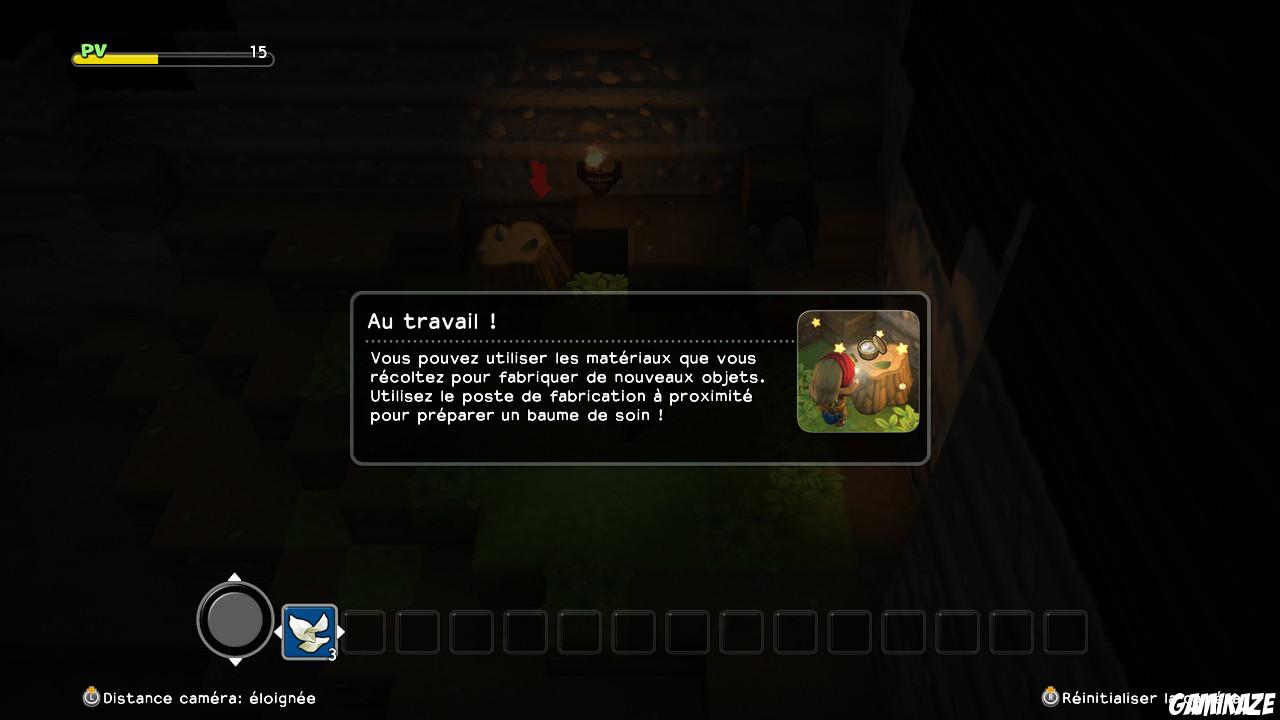
Task: Click the L-stick camera distance icon
Action: (92, 698)
